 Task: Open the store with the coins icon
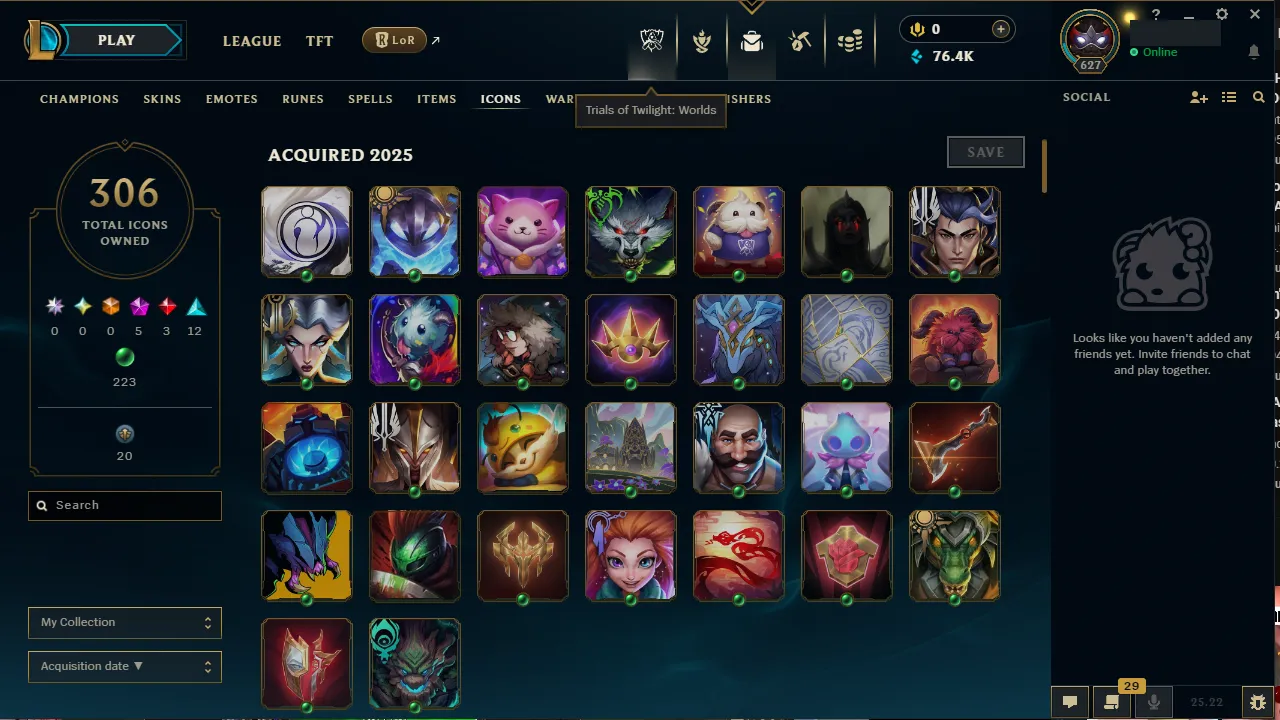click(850, 41)
